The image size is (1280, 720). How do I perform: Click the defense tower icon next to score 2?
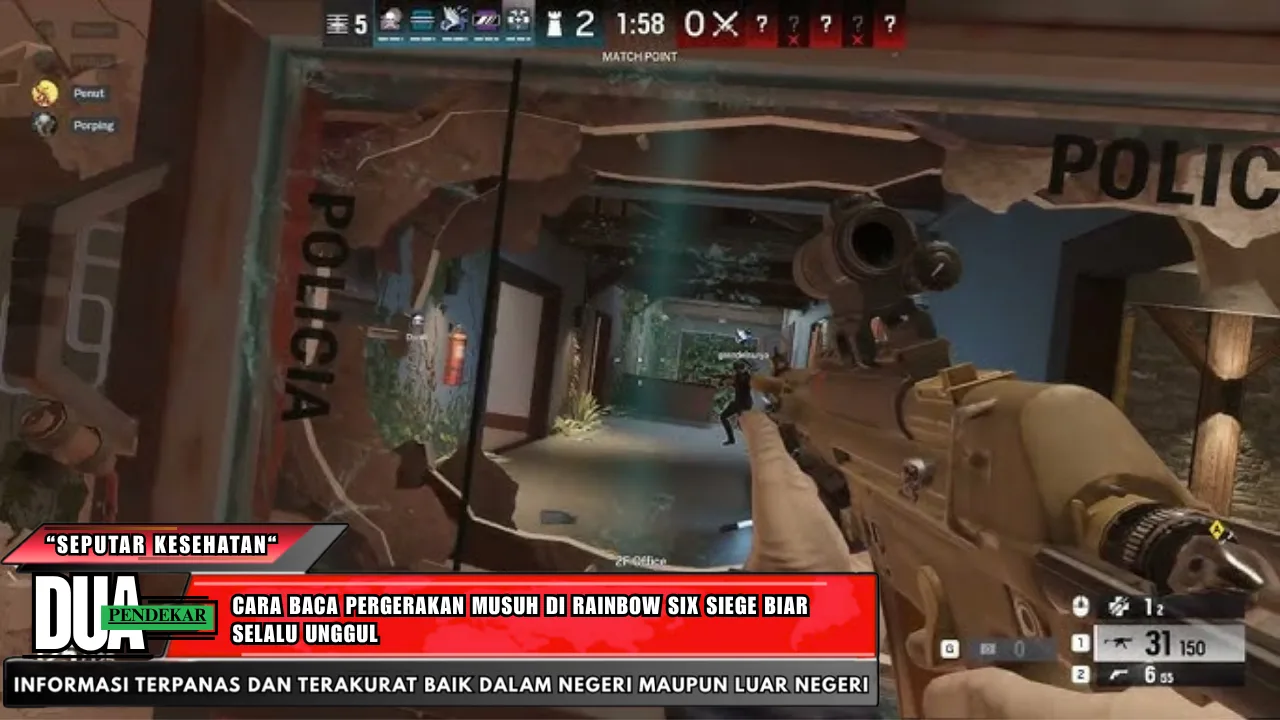tap(556, 24)
